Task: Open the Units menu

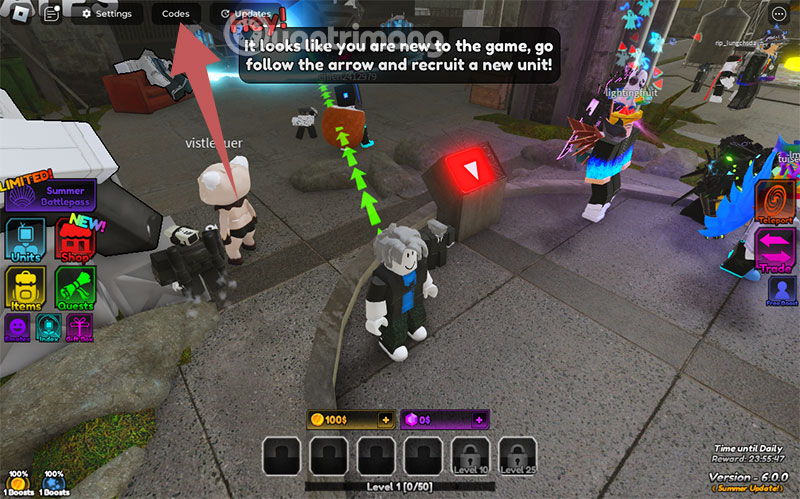Action: pos(25,242)
